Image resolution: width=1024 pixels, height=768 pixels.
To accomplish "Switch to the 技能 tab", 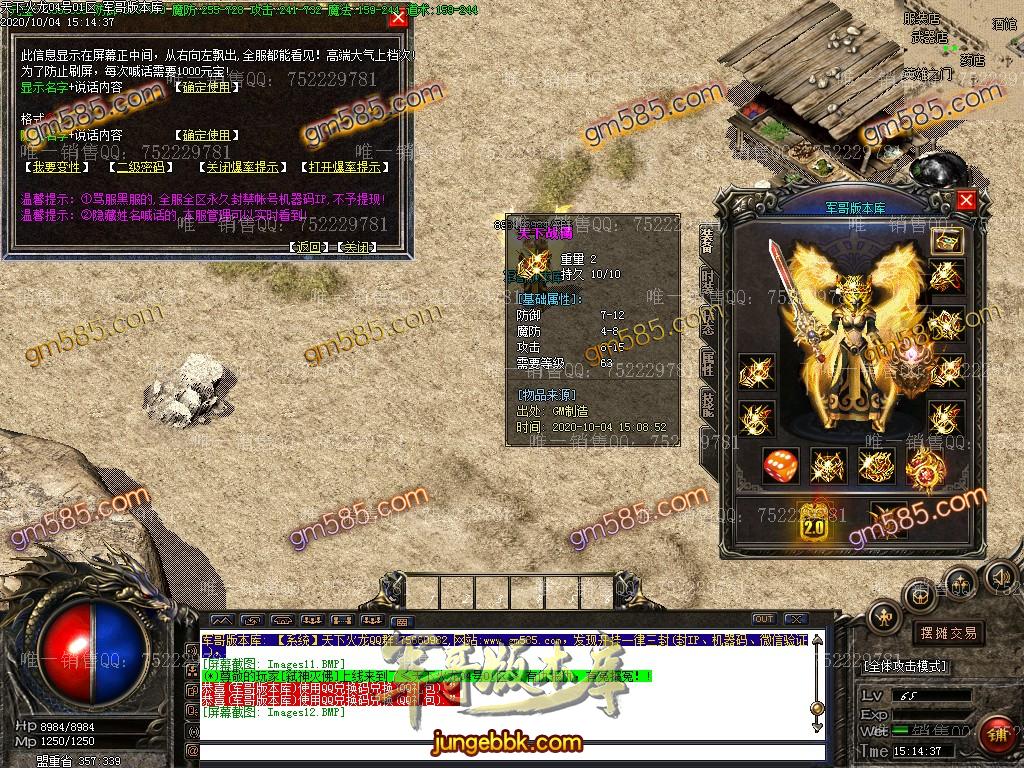I will (x=708, y=402).
